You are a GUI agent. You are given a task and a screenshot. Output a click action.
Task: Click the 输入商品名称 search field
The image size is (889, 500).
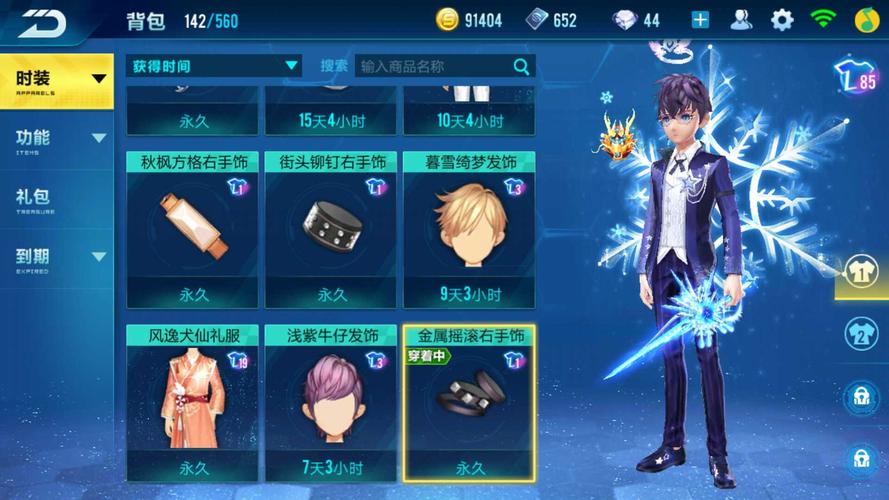tap(433, 66)
